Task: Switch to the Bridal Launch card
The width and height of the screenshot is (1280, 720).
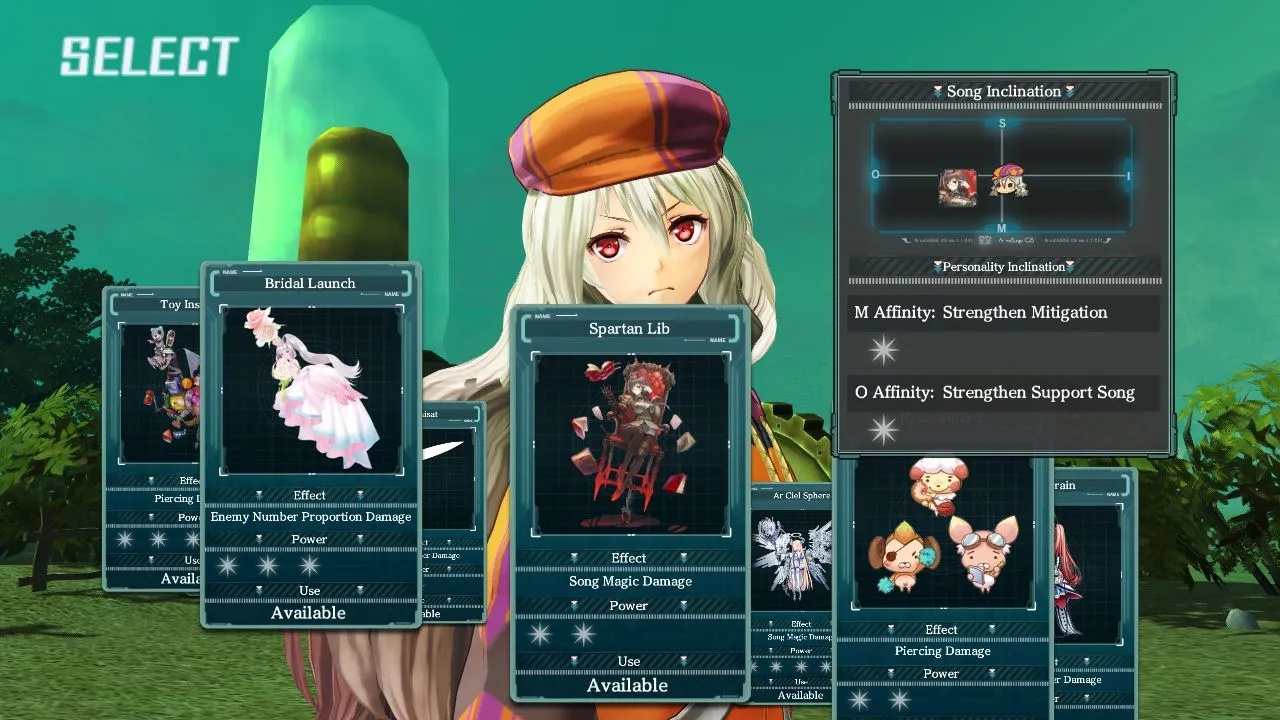Action: click(309, 283)
